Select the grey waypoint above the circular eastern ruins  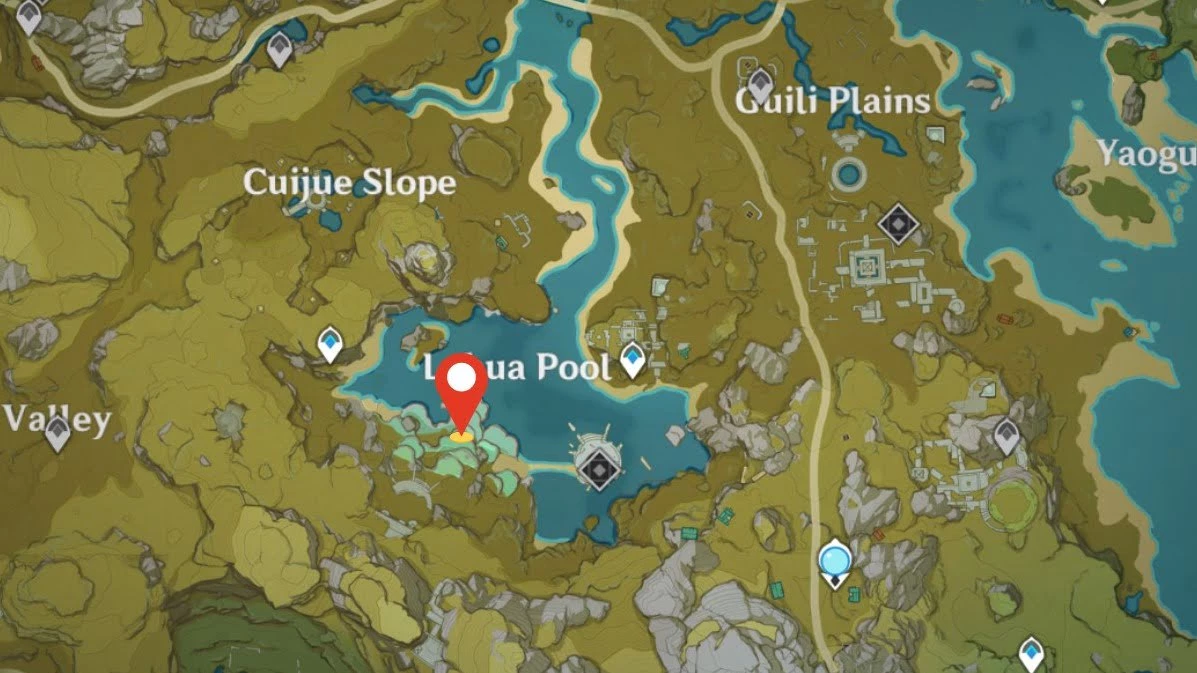point(1006,435)
